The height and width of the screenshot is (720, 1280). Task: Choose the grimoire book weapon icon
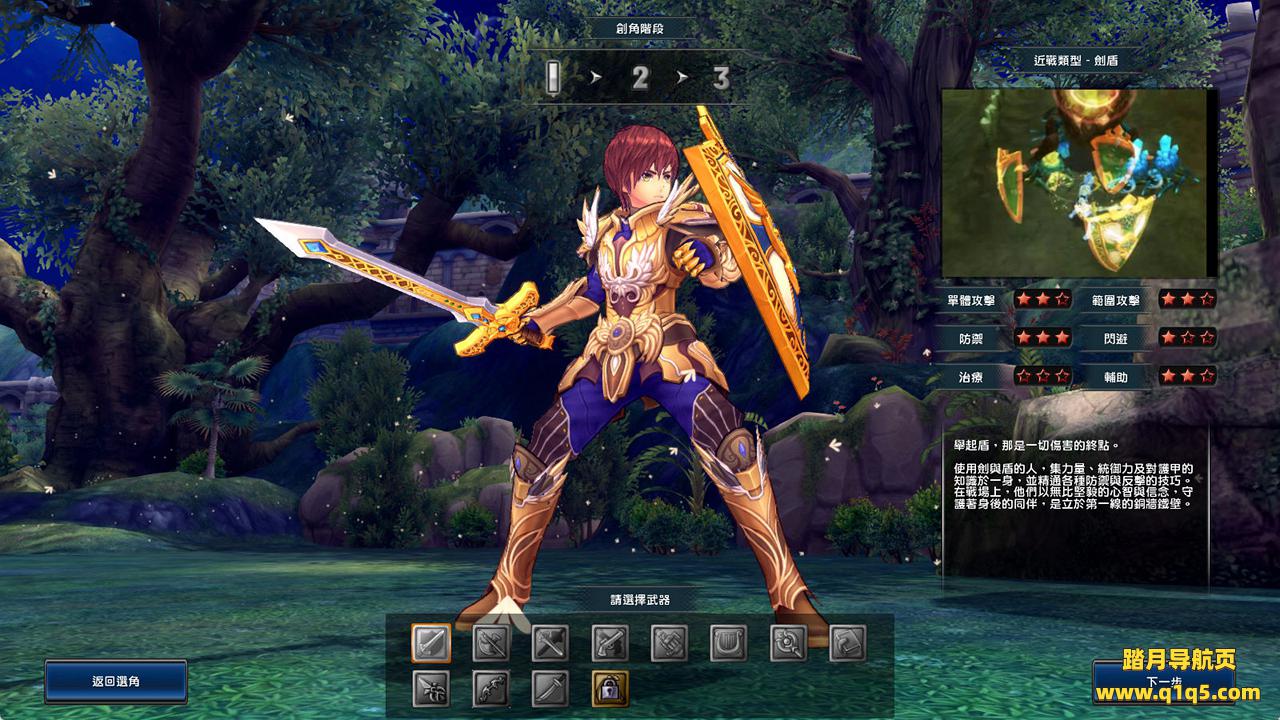[x=847, y=643]
